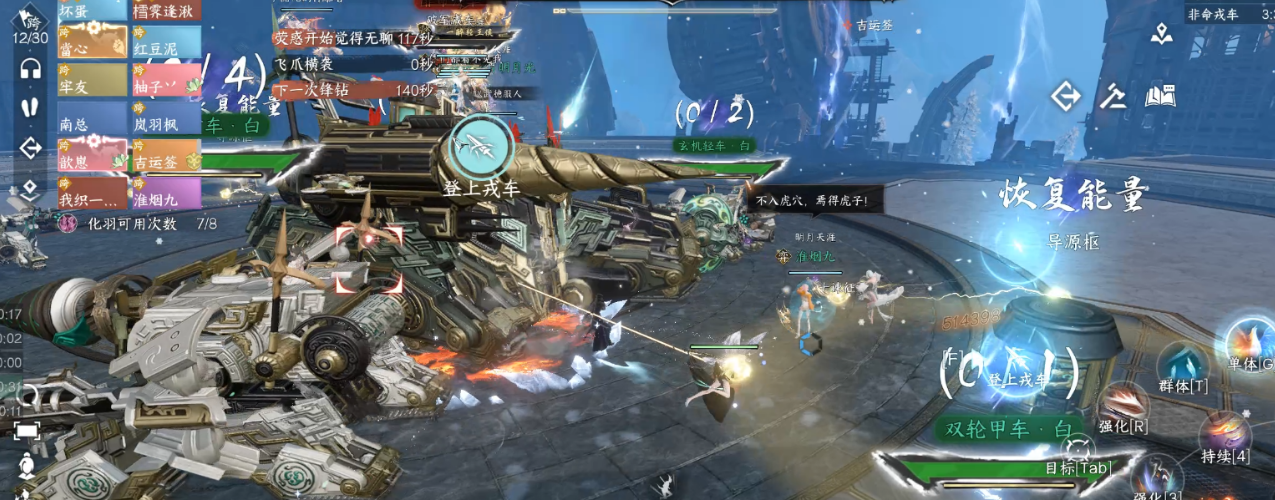Open the headphones voice chat icon
Screen dimensions: 1275x500
30,69
